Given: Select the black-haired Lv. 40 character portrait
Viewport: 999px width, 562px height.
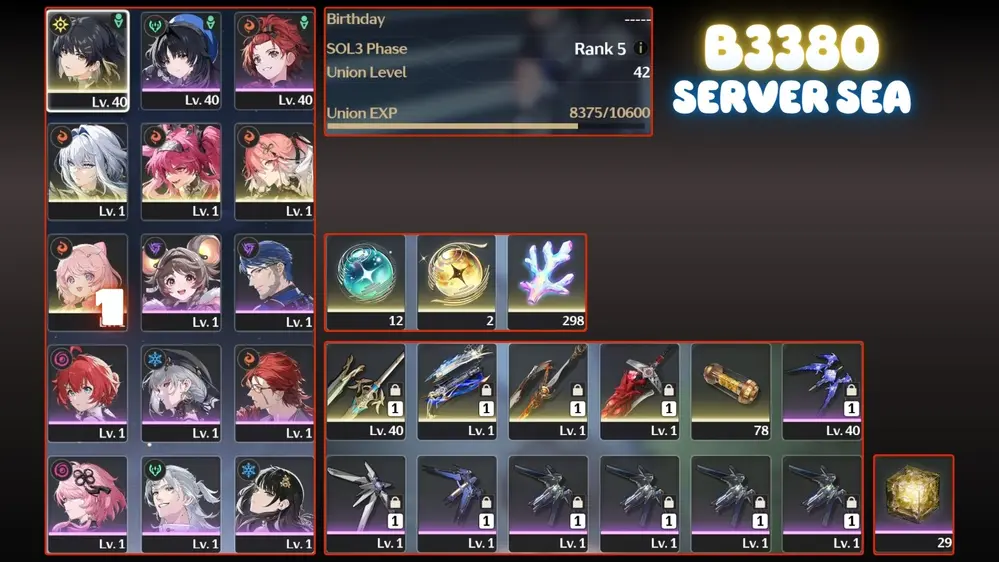Looking at the screenshot, I should (x=87, y=59).
